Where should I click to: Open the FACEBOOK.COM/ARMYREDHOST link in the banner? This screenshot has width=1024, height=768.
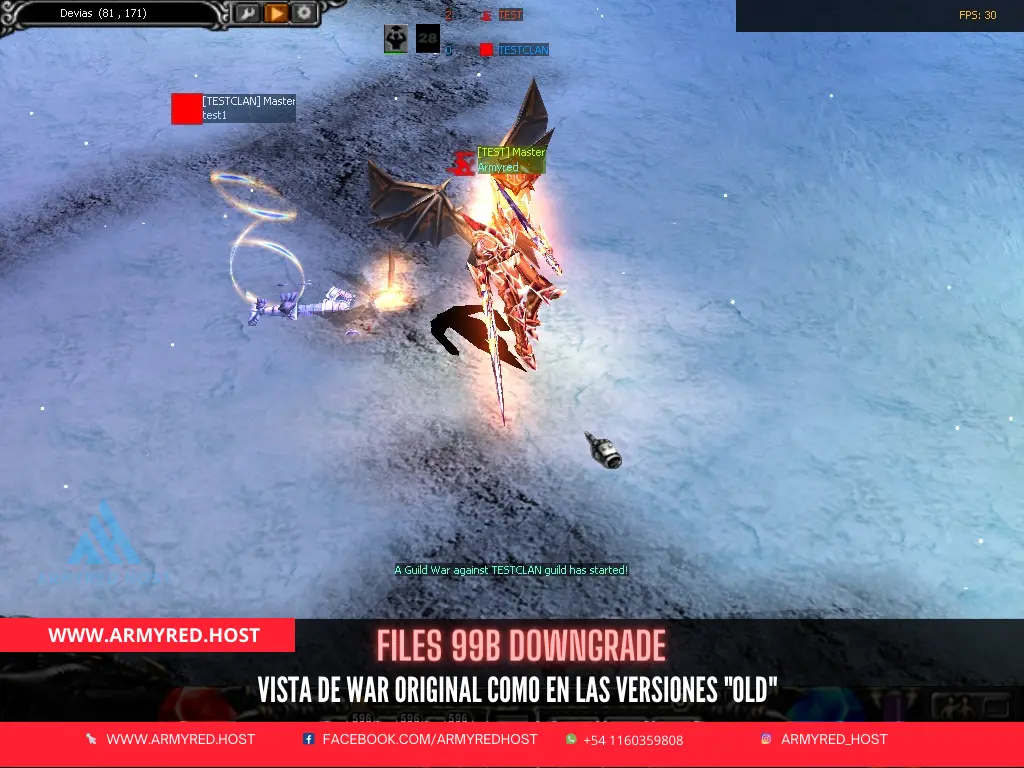tap(429, 740)
